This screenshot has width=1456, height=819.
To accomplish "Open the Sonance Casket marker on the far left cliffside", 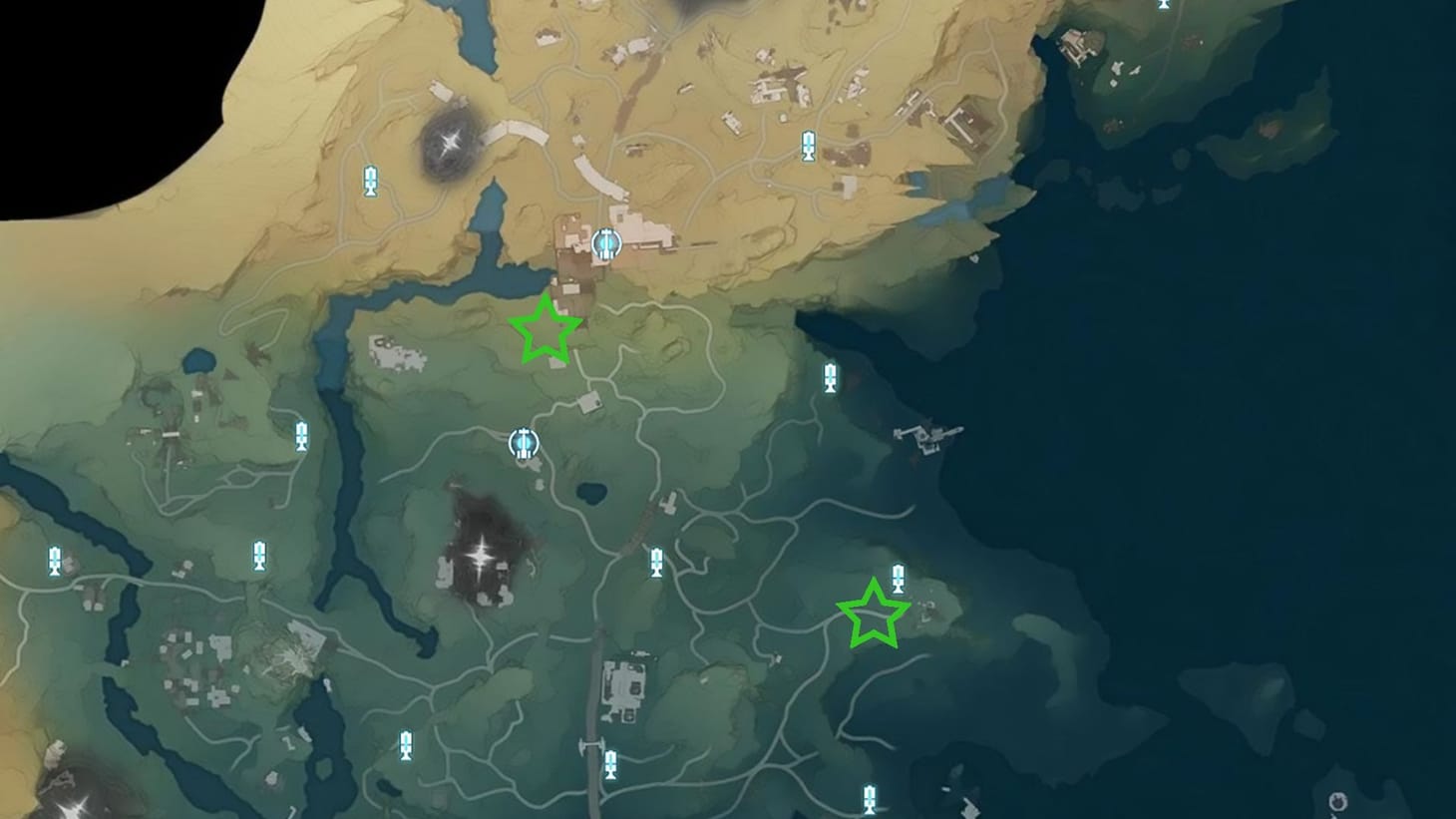I will tap(55, 562).
